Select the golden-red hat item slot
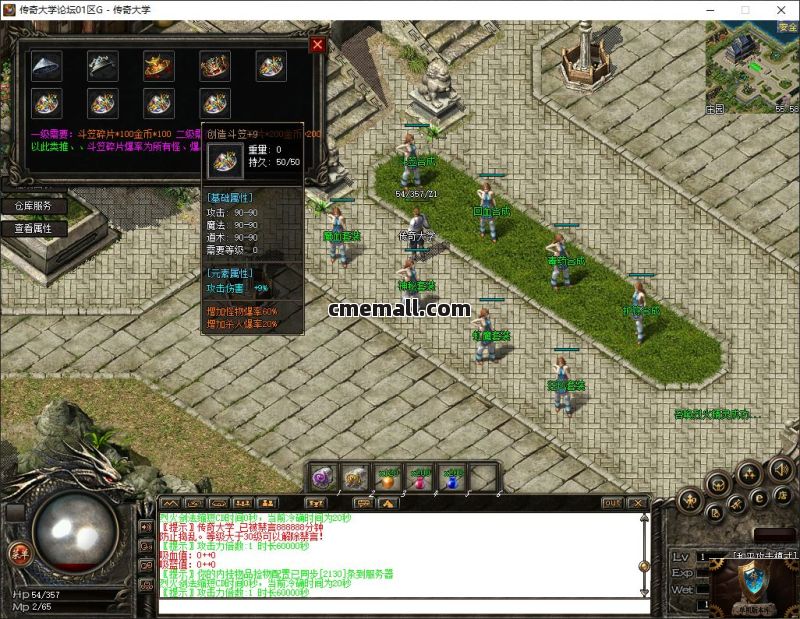 158,66
